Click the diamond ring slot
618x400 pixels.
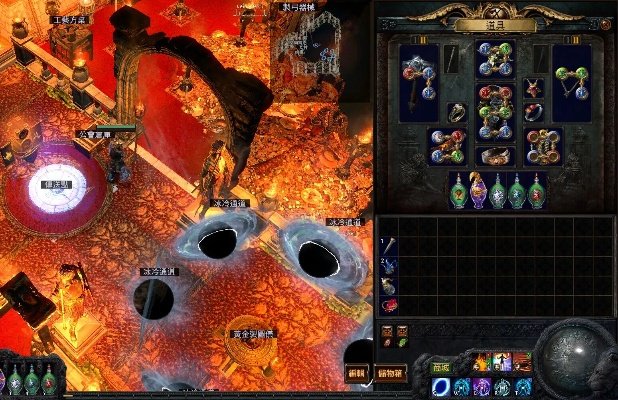[x=457, y=112]
